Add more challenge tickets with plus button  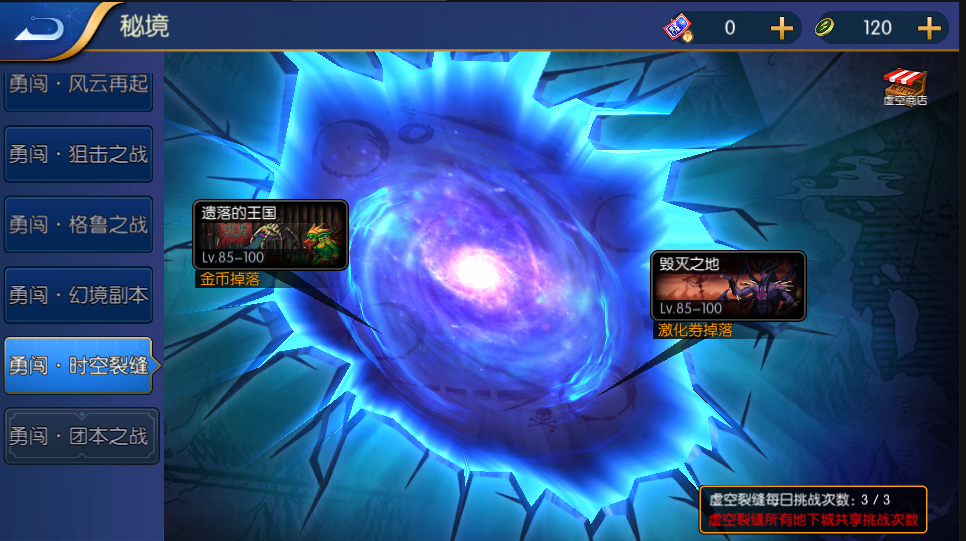click(781, 28)
